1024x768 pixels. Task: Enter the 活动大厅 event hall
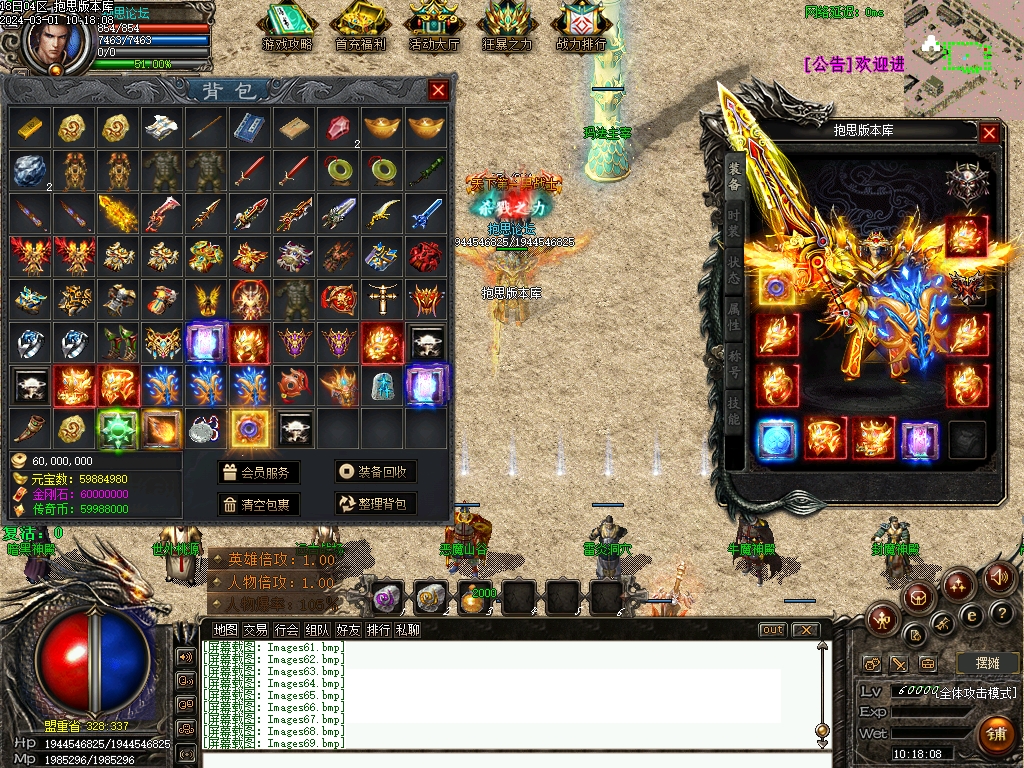pyautogui.click(x=434, y=28)
